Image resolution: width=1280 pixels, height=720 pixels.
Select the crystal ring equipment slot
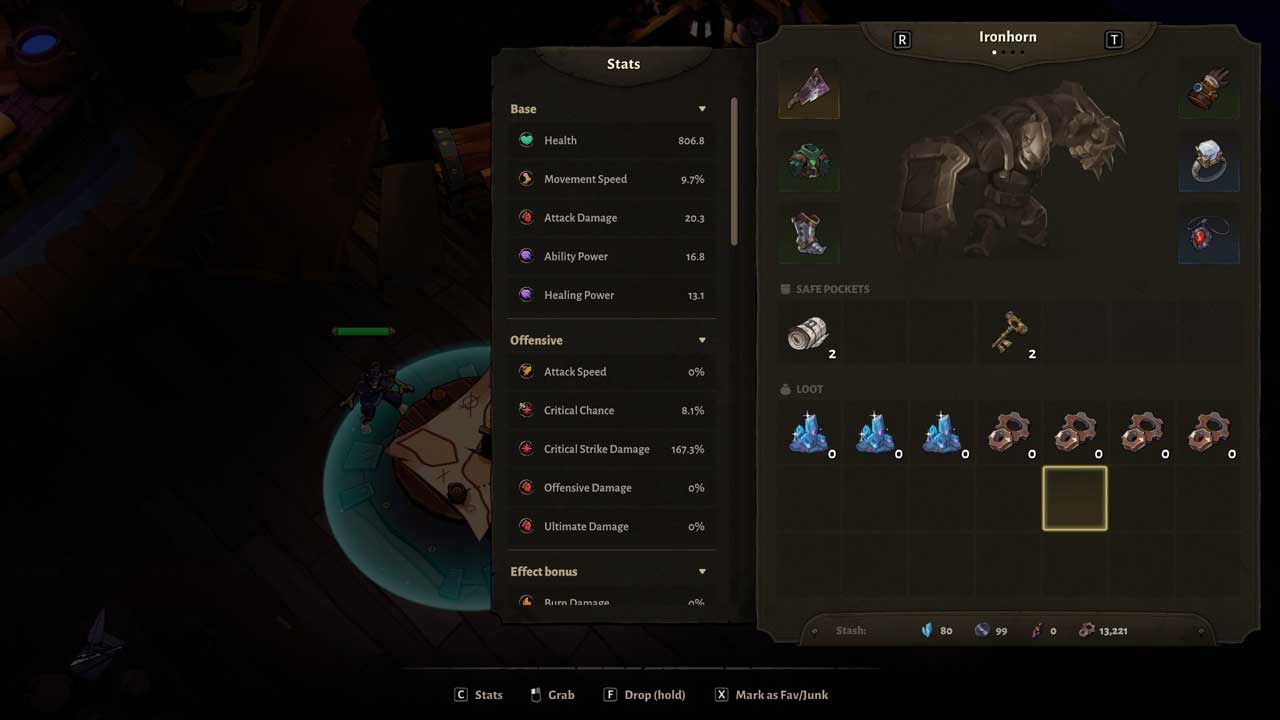point(1209,162)
